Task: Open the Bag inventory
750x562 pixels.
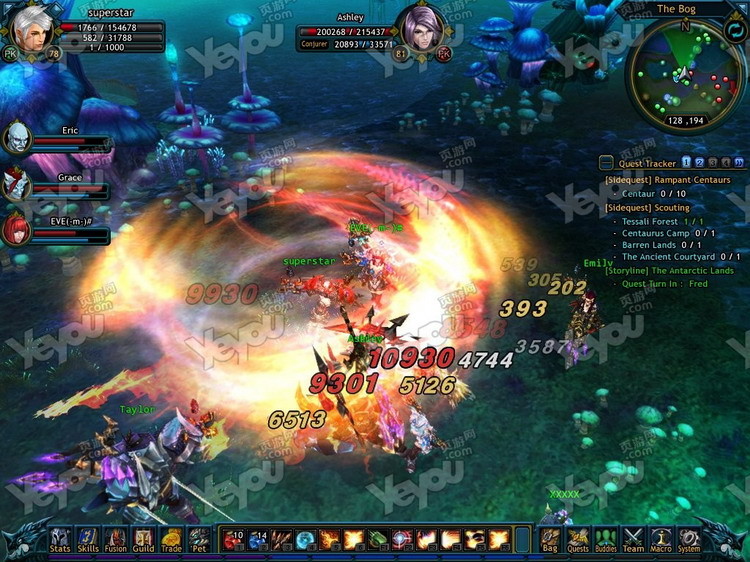Action: tap(550, 540)
